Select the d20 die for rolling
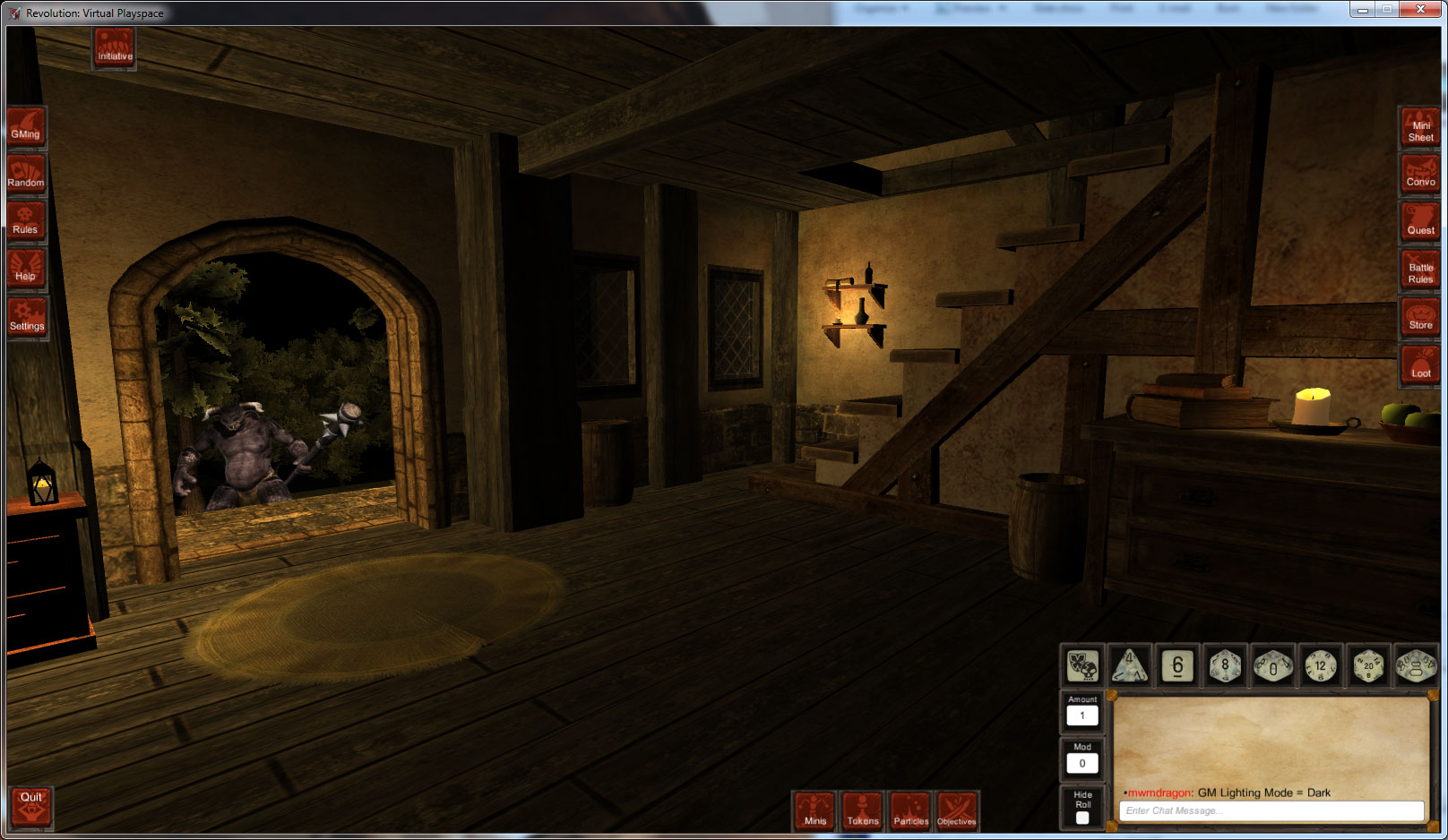Viewport: 1448px width, 840px height. pos(1368,667)
